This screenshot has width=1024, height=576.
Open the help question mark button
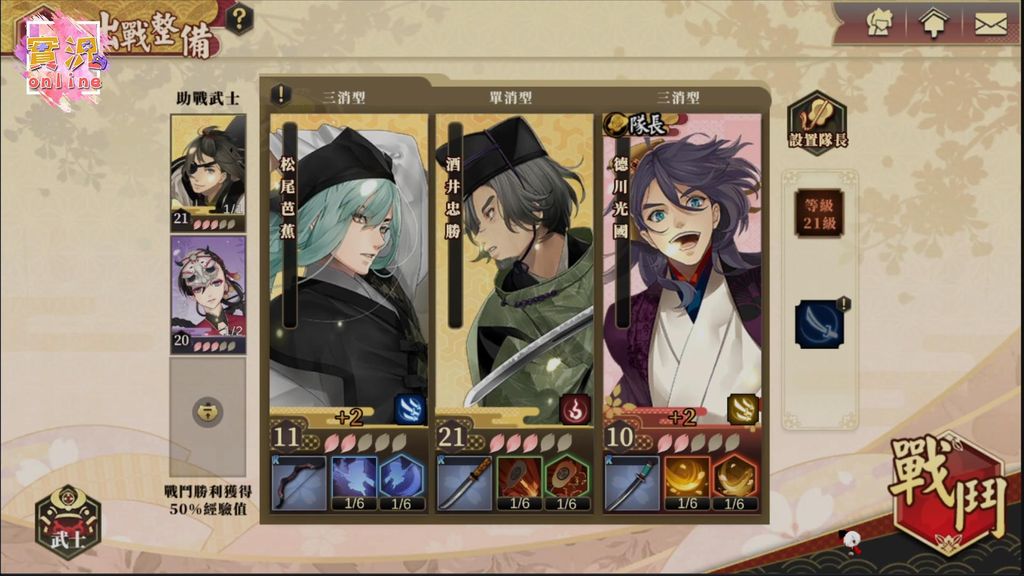[240, 18]
